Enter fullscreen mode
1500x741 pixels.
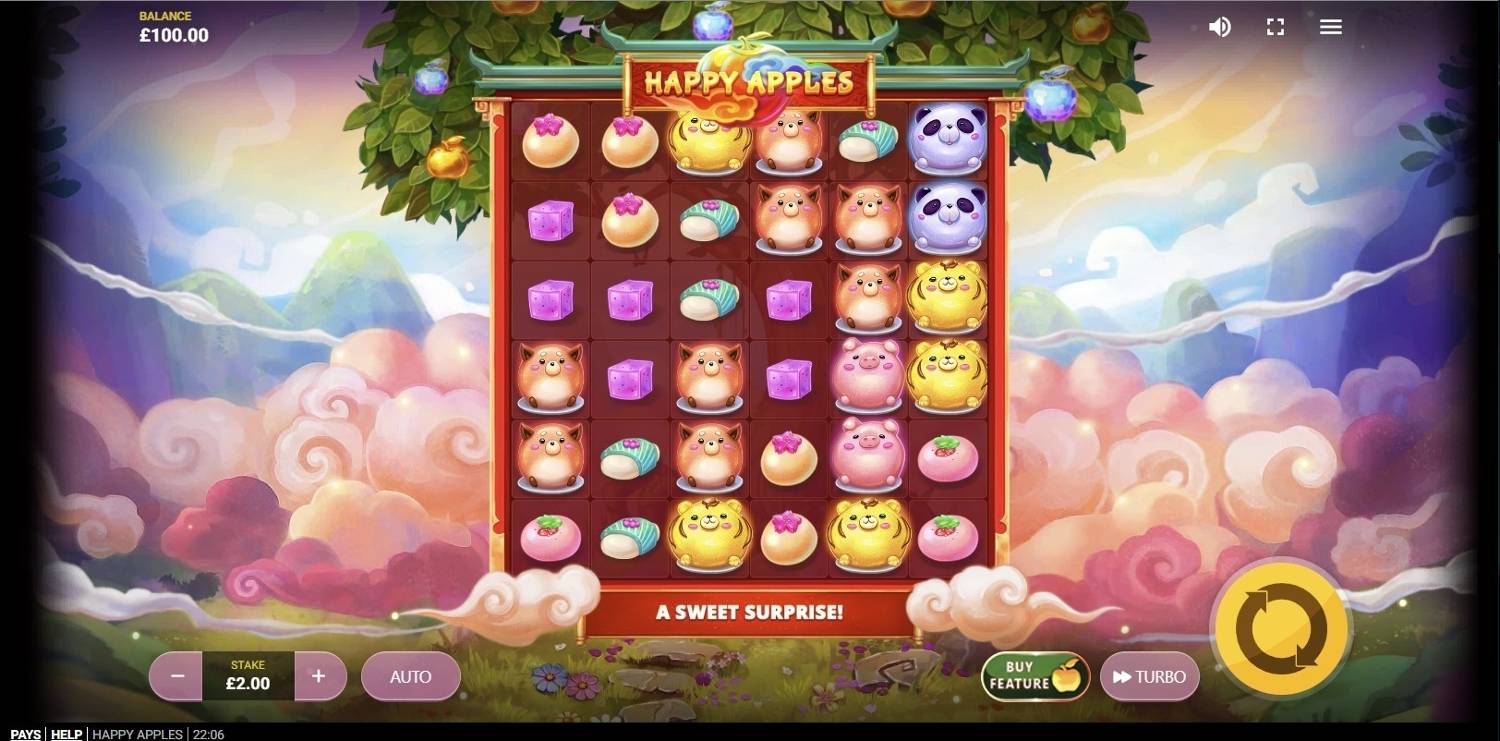click(1275, 27)
